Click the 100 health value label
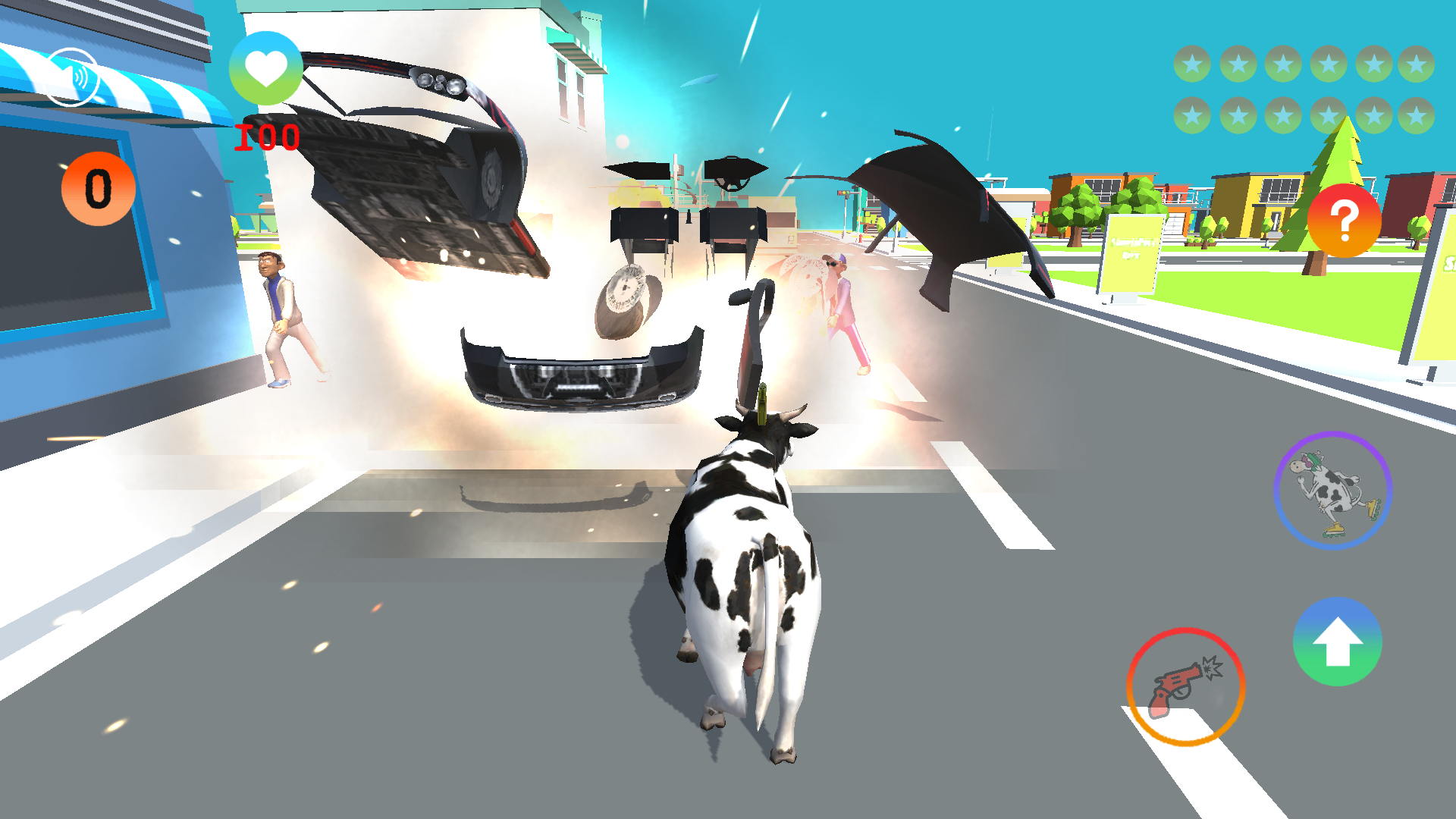This screenshot has width=1456, height=819. click(x=266, y=136)
